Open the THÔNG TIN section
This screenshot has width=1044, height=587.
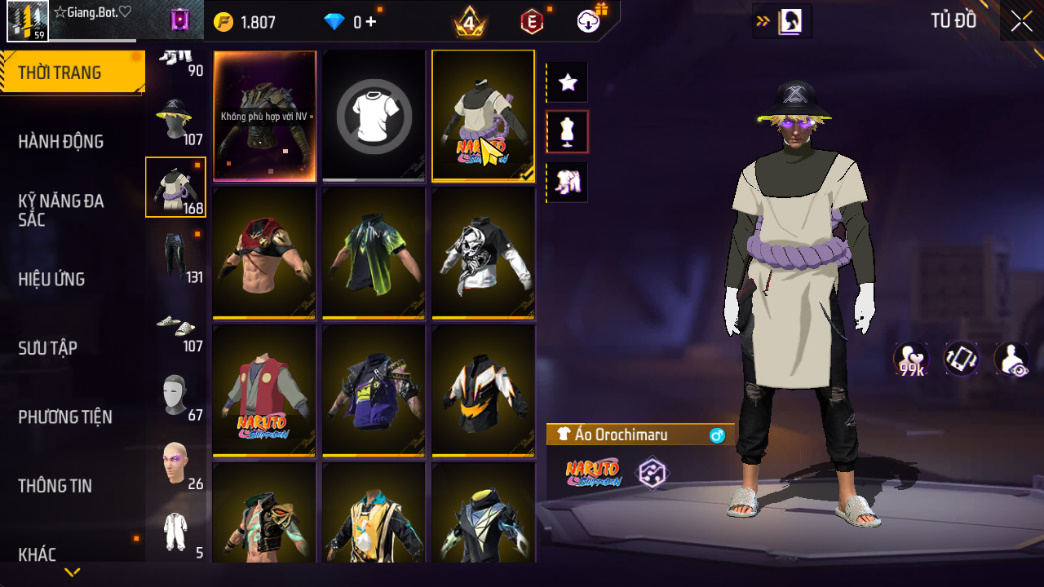55,486
